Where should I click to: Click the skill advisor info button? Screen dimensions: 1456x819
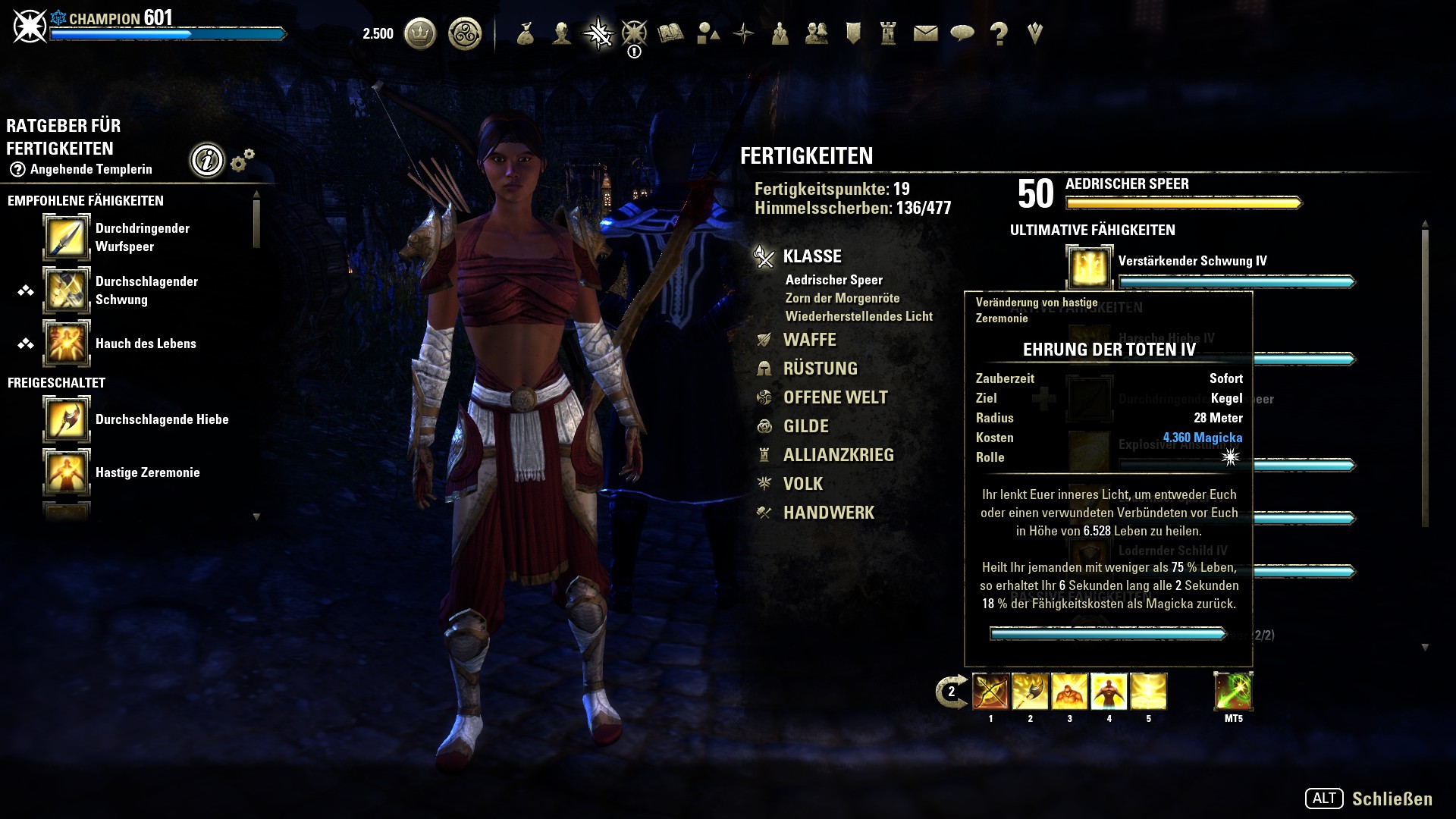(207, 160)
